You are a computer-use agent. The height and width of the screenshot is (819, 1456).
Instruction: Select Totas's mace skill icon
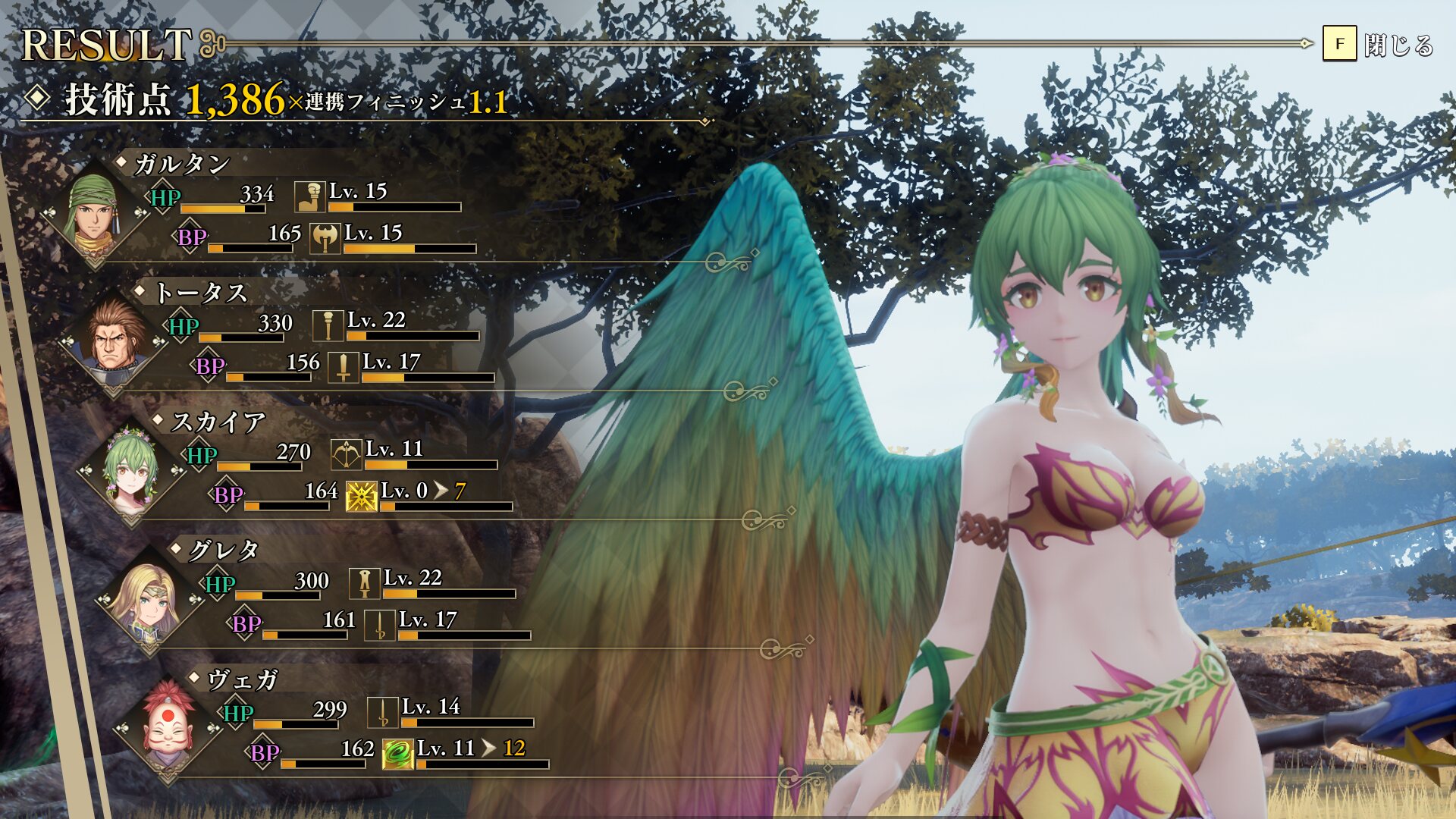[328, 325]
